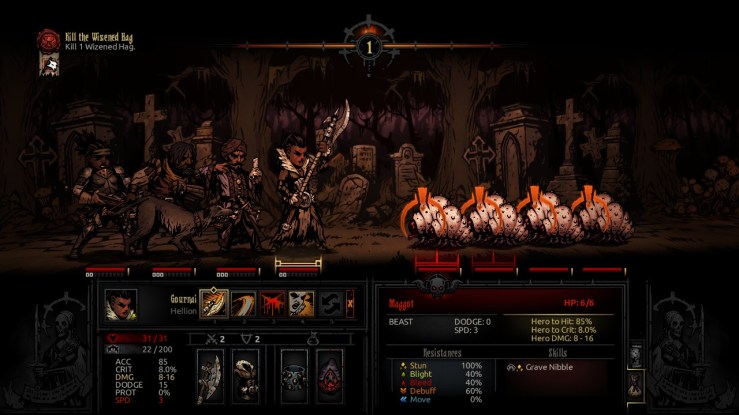
Task: Click the quest banner below the seal
Action: coord(46,63)
